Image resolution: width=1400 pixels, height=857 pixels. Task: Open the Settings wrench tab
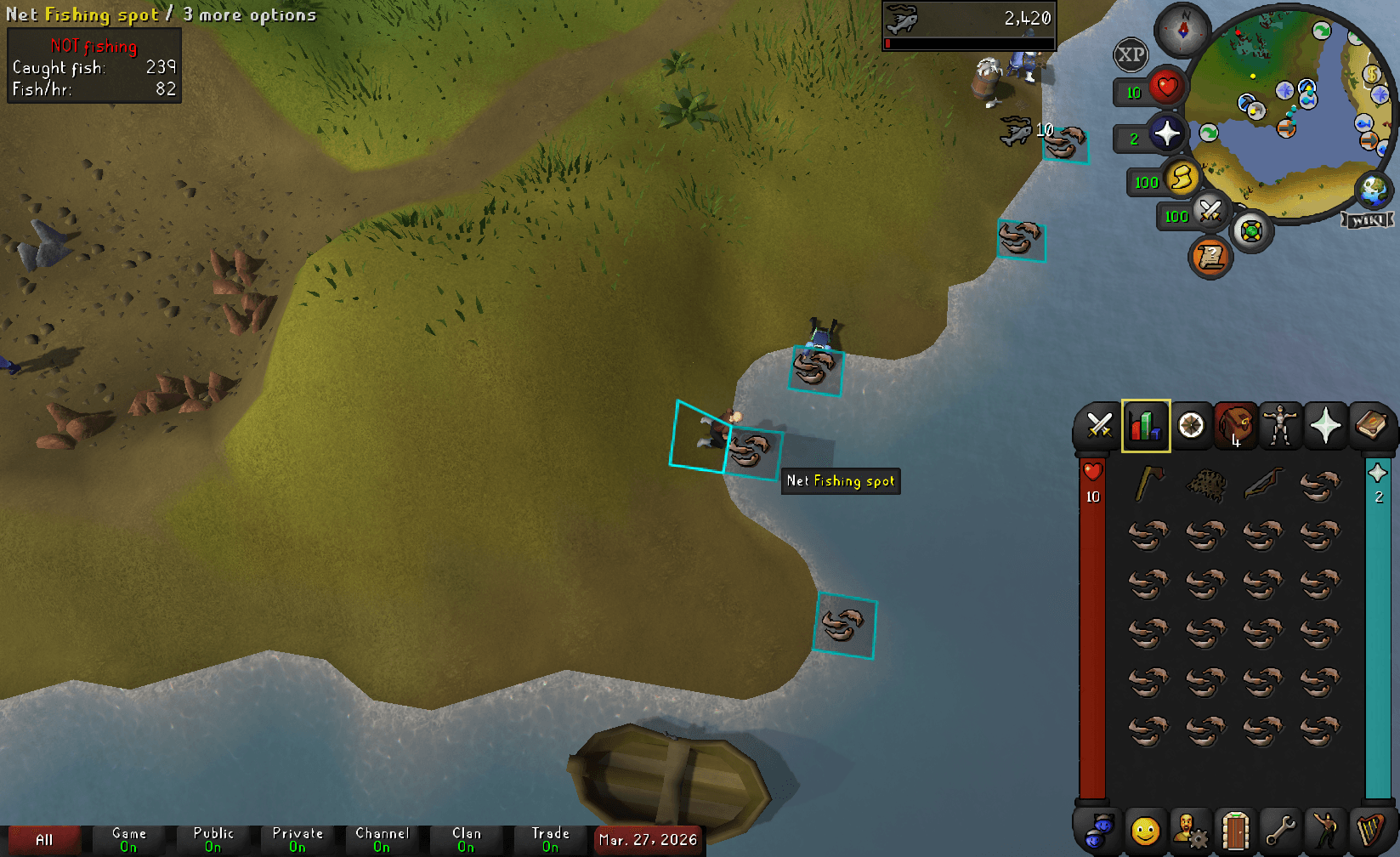coord(1283,829)
